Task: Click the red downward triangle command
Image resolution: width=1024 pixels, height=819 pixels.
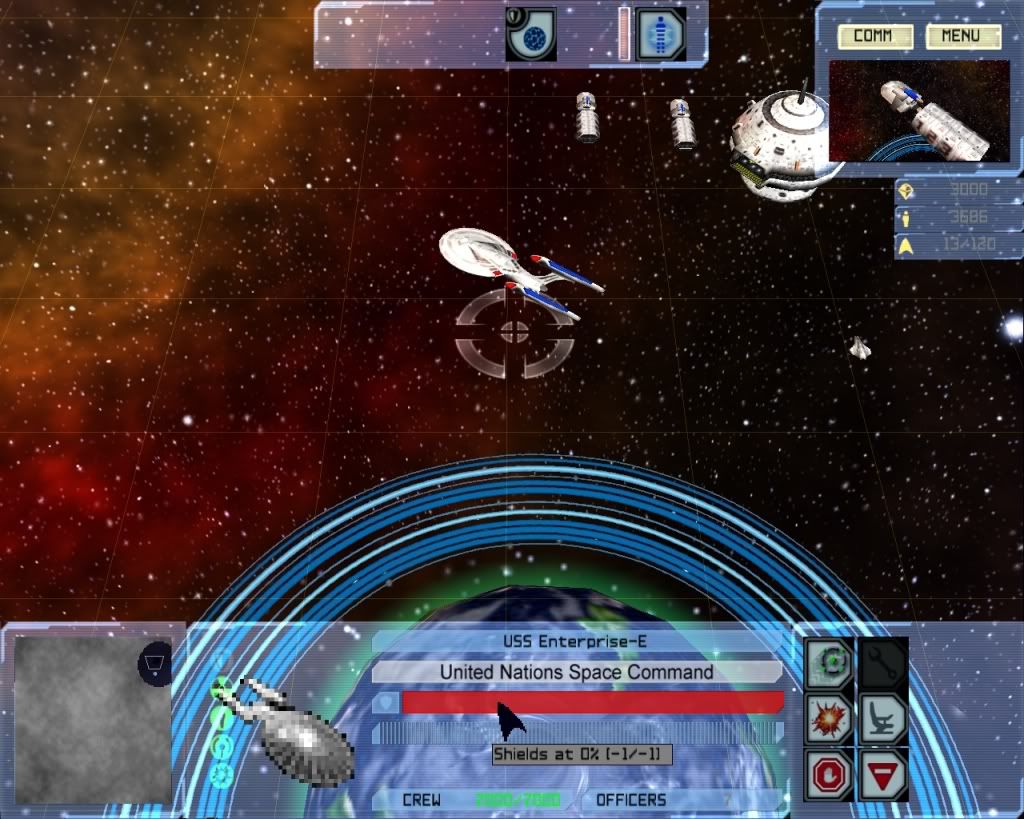Action: 882,773
